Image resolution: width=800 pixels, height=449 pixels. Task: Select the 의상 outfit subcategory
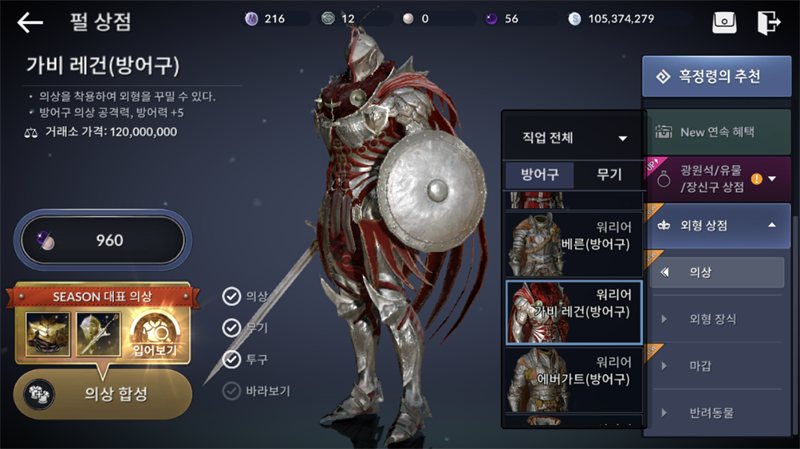click(x=716, y=272)
